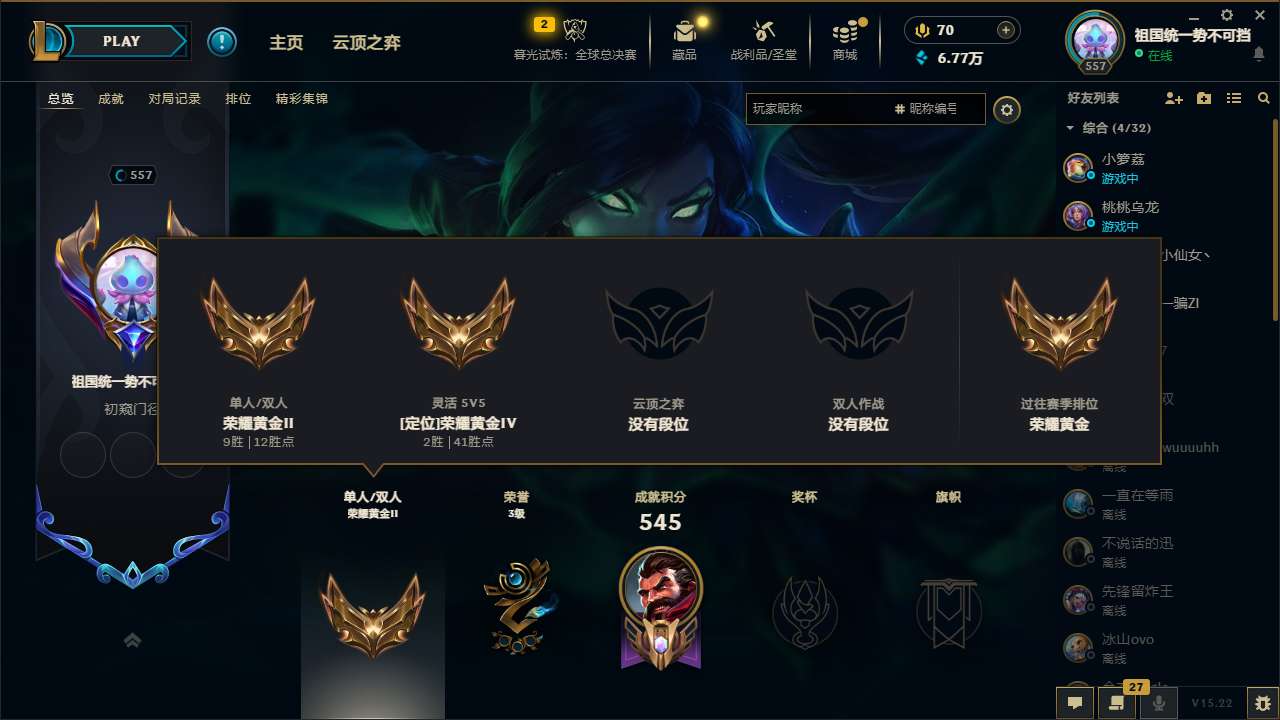Collapse the profile banner with the up chevron
The height and width of the screenshot is (720, 1280).
point(132,639)
